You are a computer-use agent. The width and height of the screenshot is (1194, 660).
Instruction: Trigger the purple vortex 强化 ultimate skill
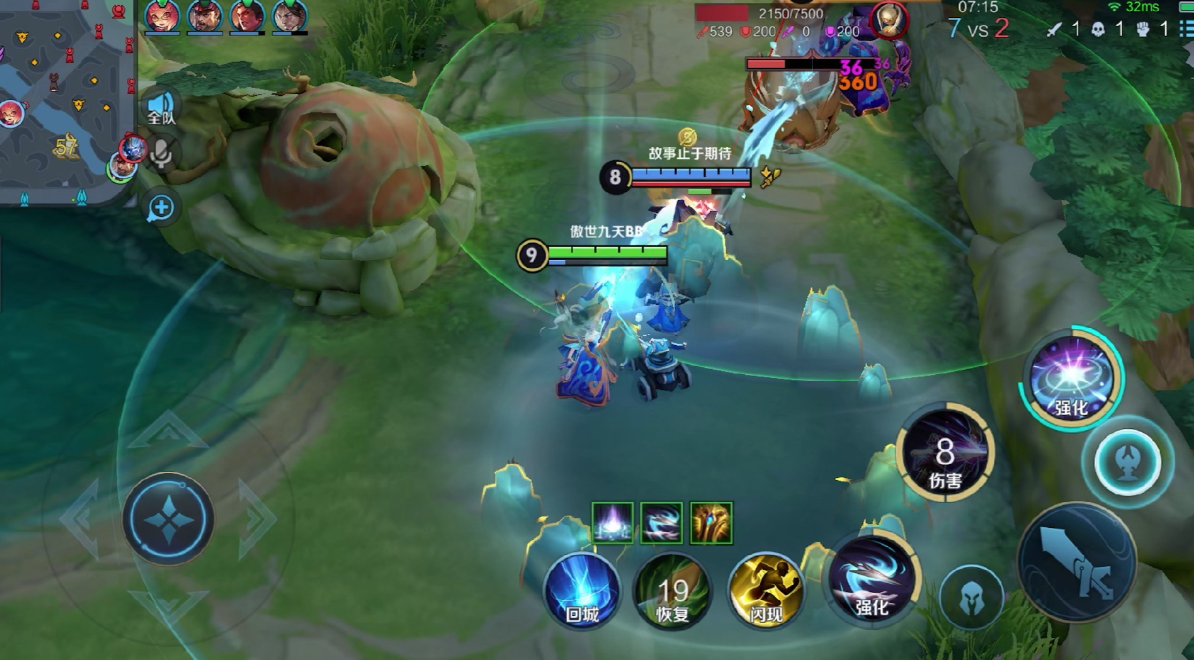tap(1071, 380)
